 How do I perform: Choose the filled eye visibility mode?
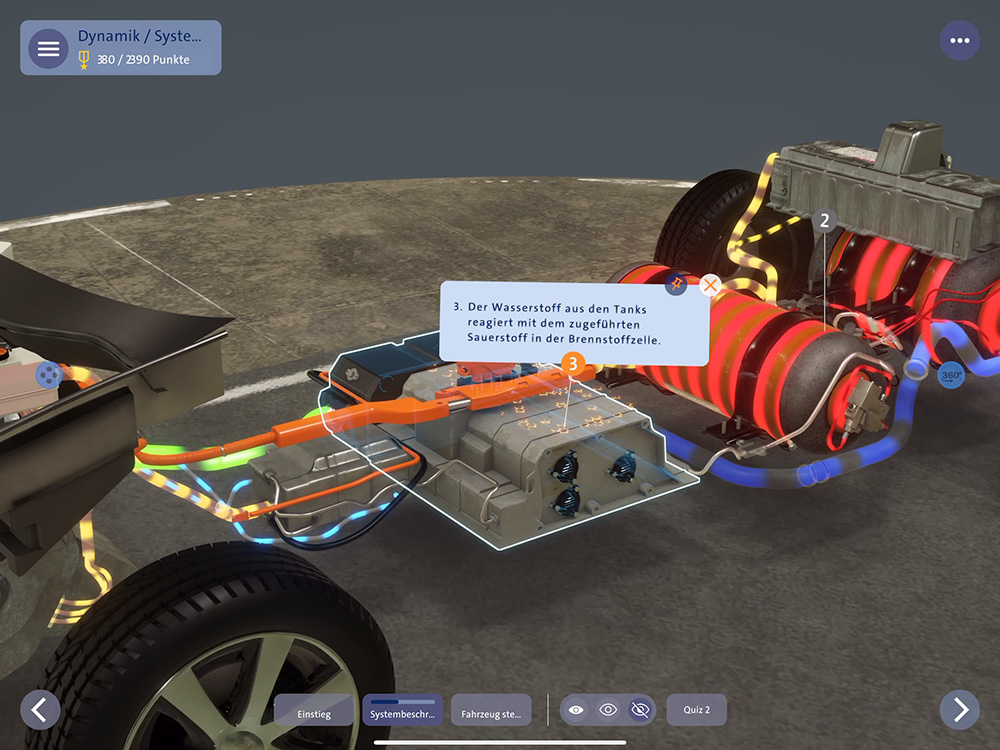[576, 710]
